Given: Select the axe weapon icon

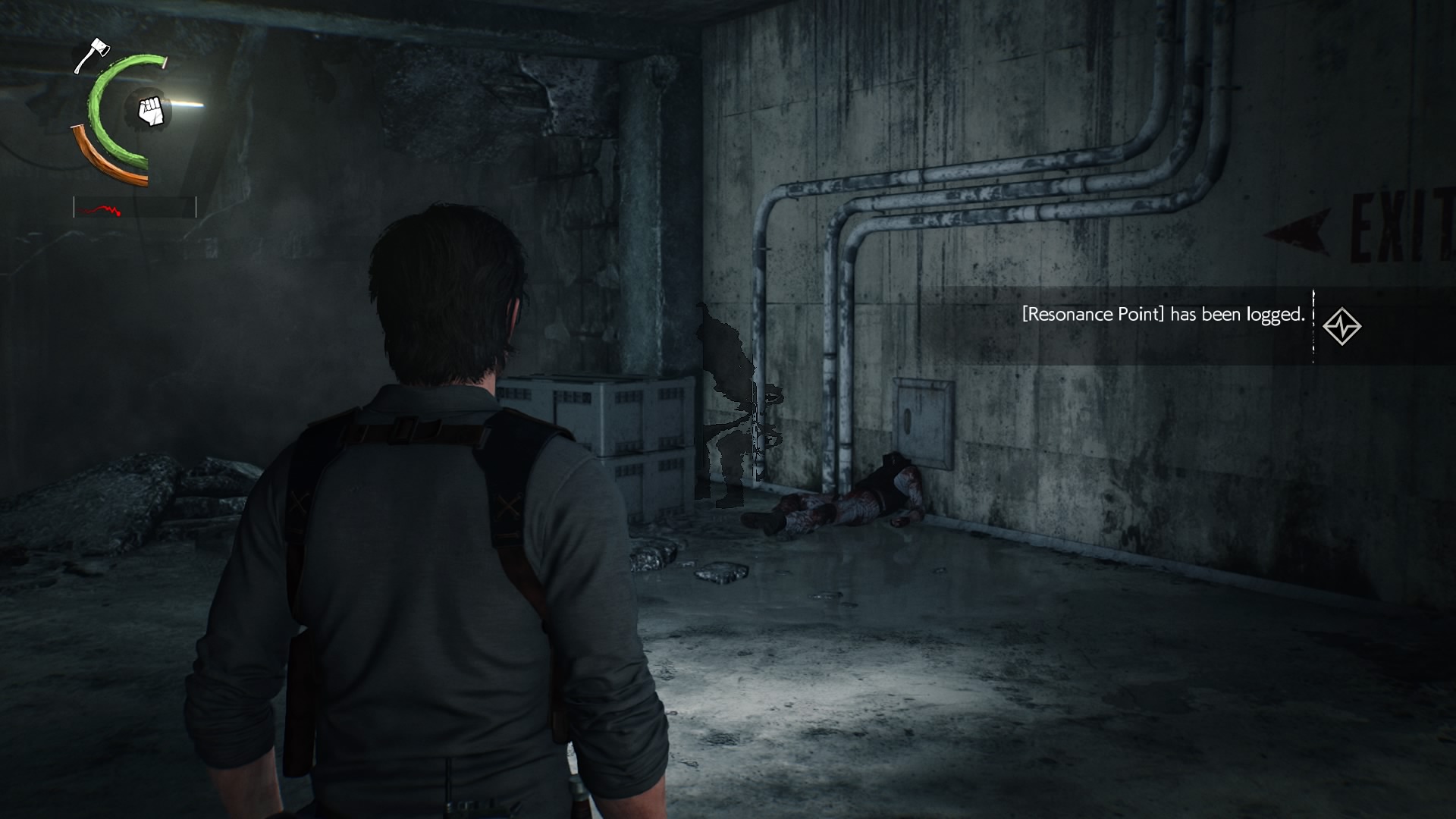Looking at the screenshot, I should point(92,55).
